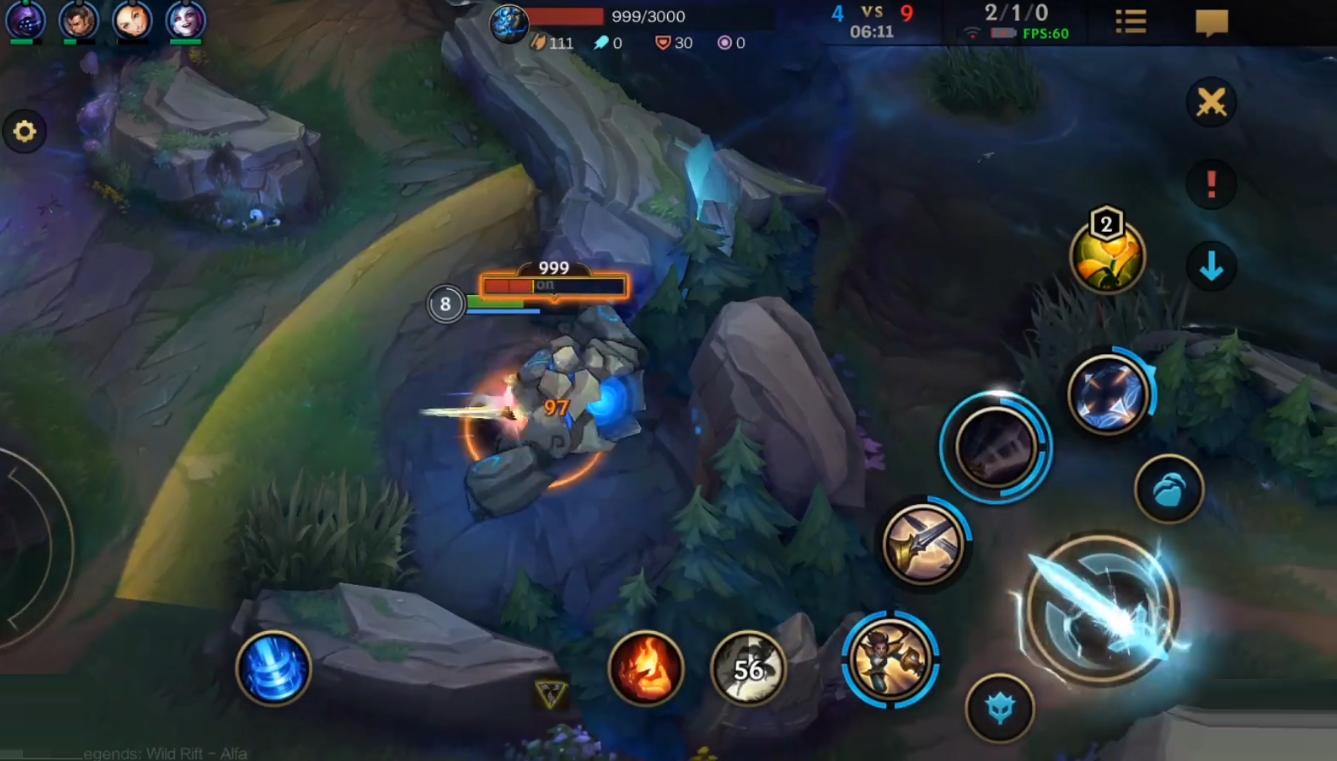
Task: Tap the blue recall button
Action: click(x=273, y=668)
